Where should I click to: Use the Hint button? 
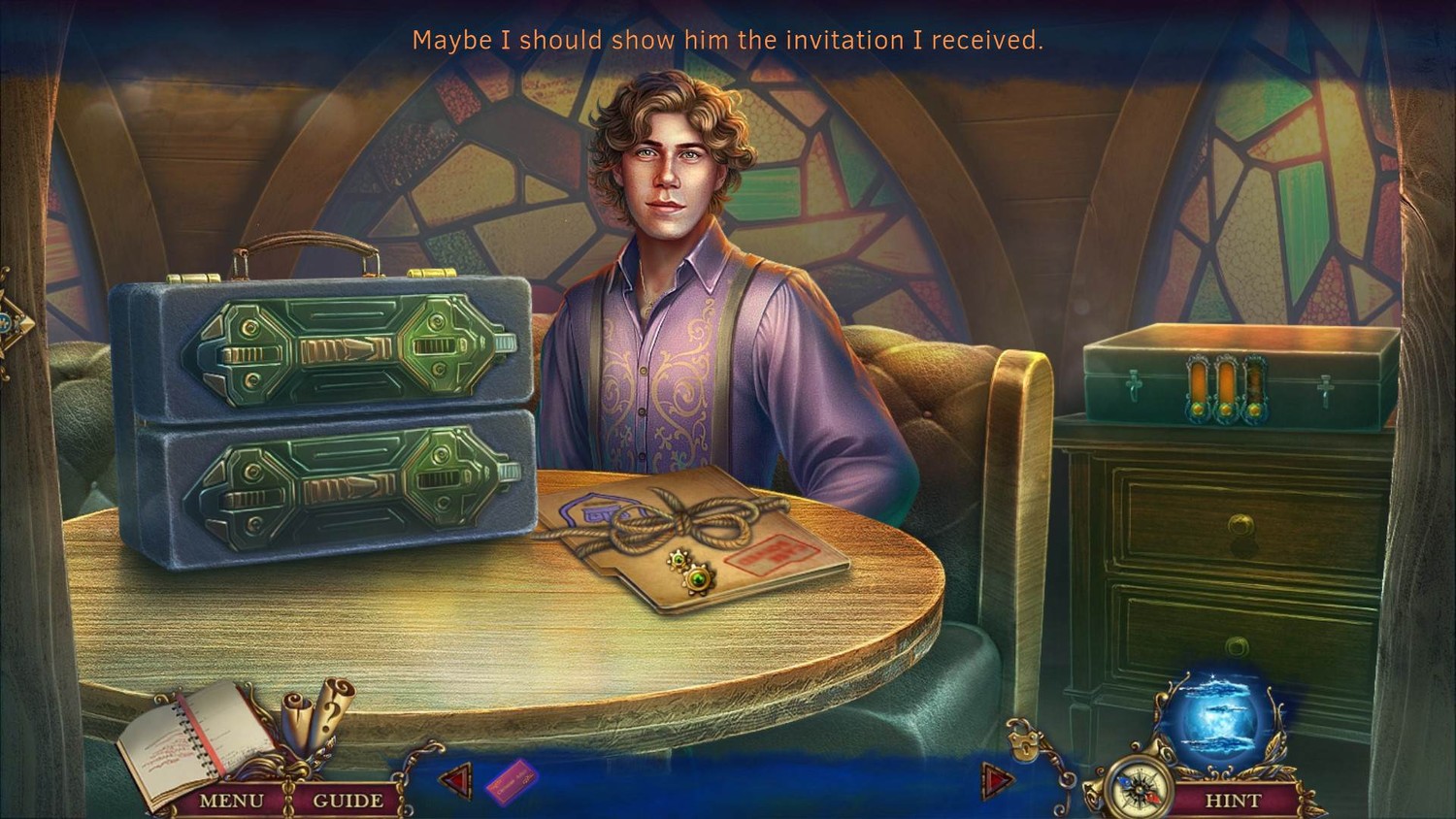pos(1233,801)
